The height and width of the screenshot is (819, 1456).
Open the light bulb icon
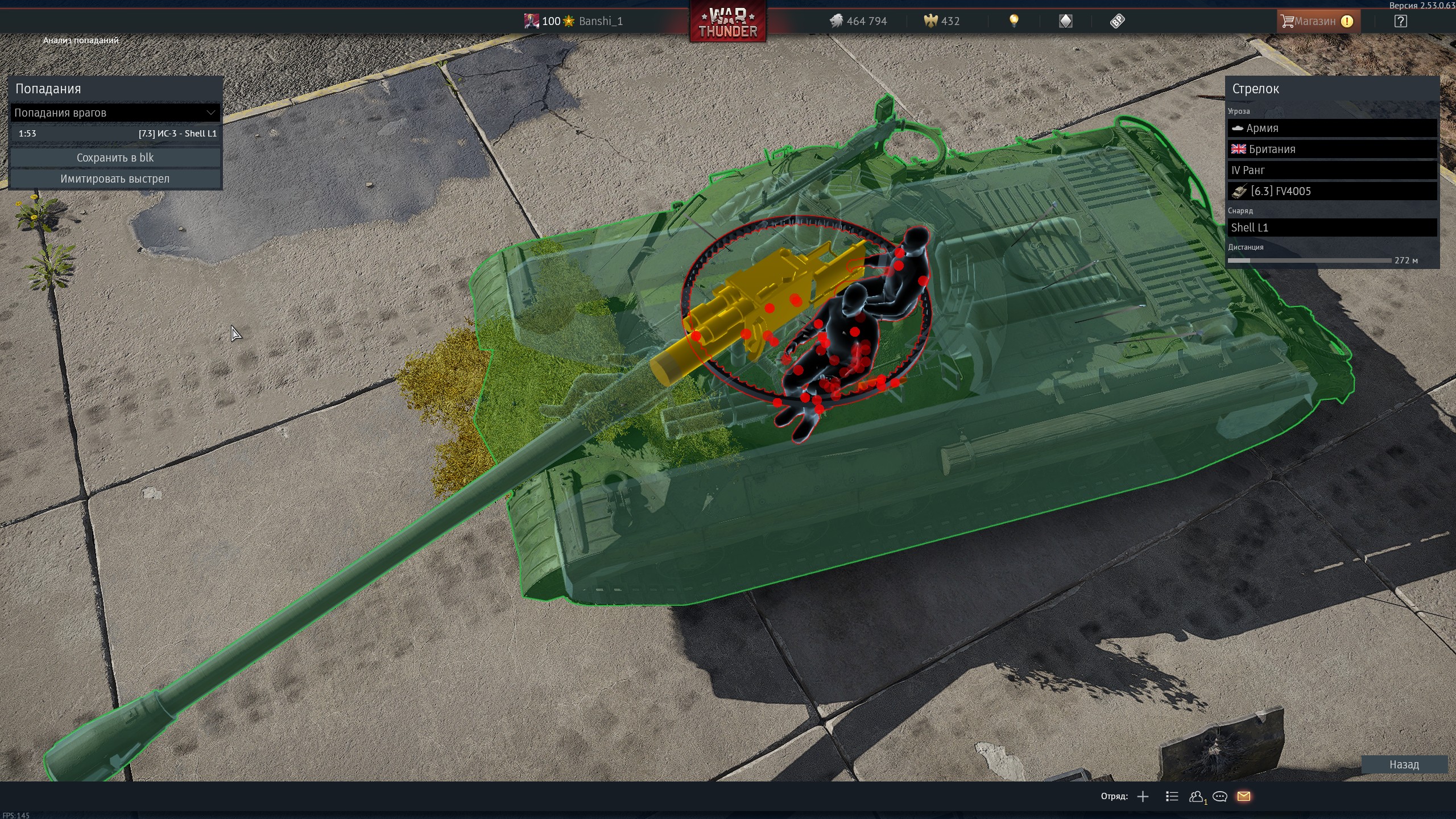click(1014, 22)
